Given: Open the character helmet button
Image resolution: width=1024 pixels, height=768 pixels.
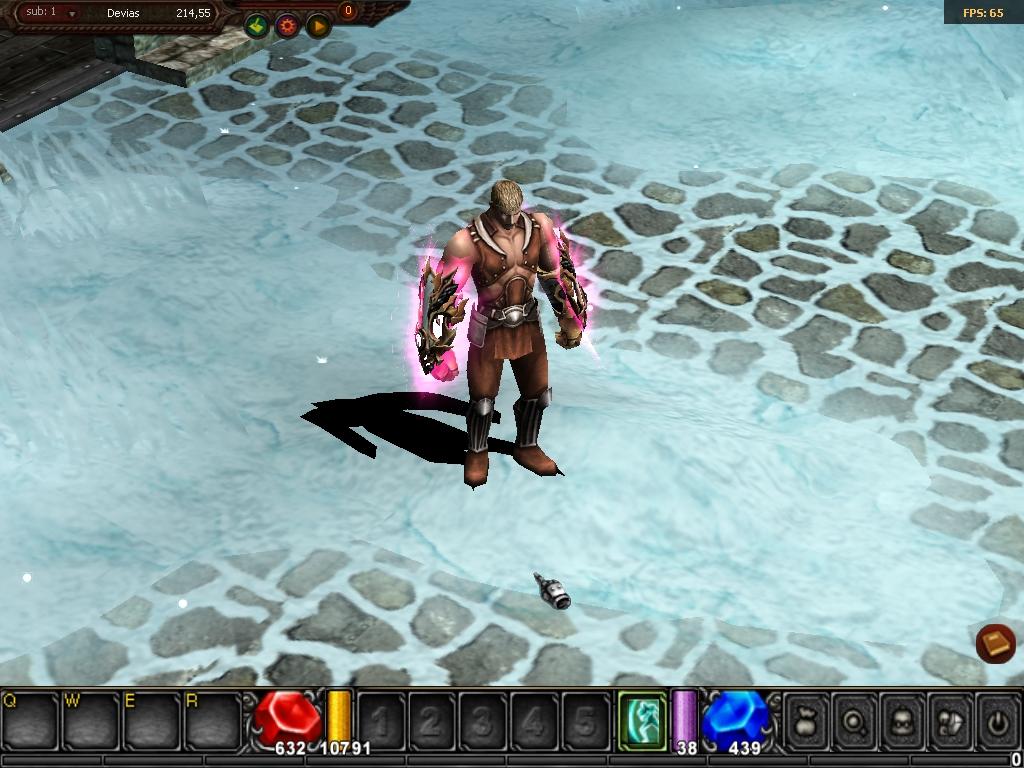Looking at the screenshot, I should point(903,720).
